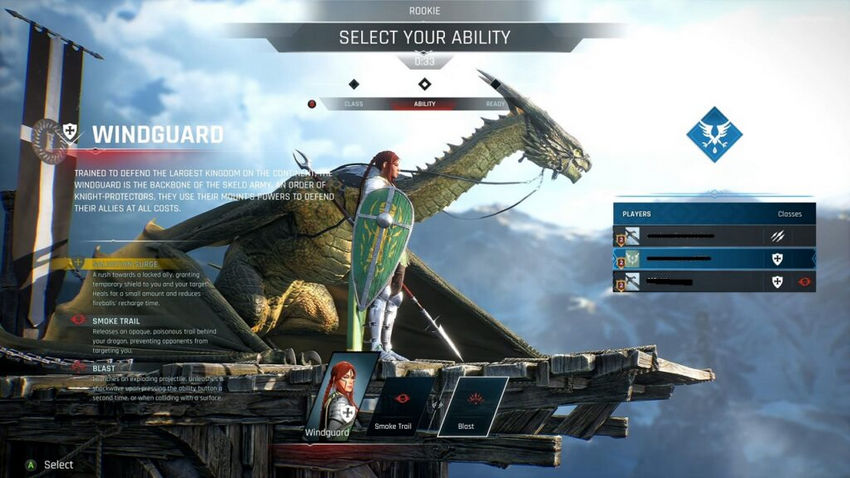
Task: Switch to the Class step tab
Action: click(x=353, y=104)
